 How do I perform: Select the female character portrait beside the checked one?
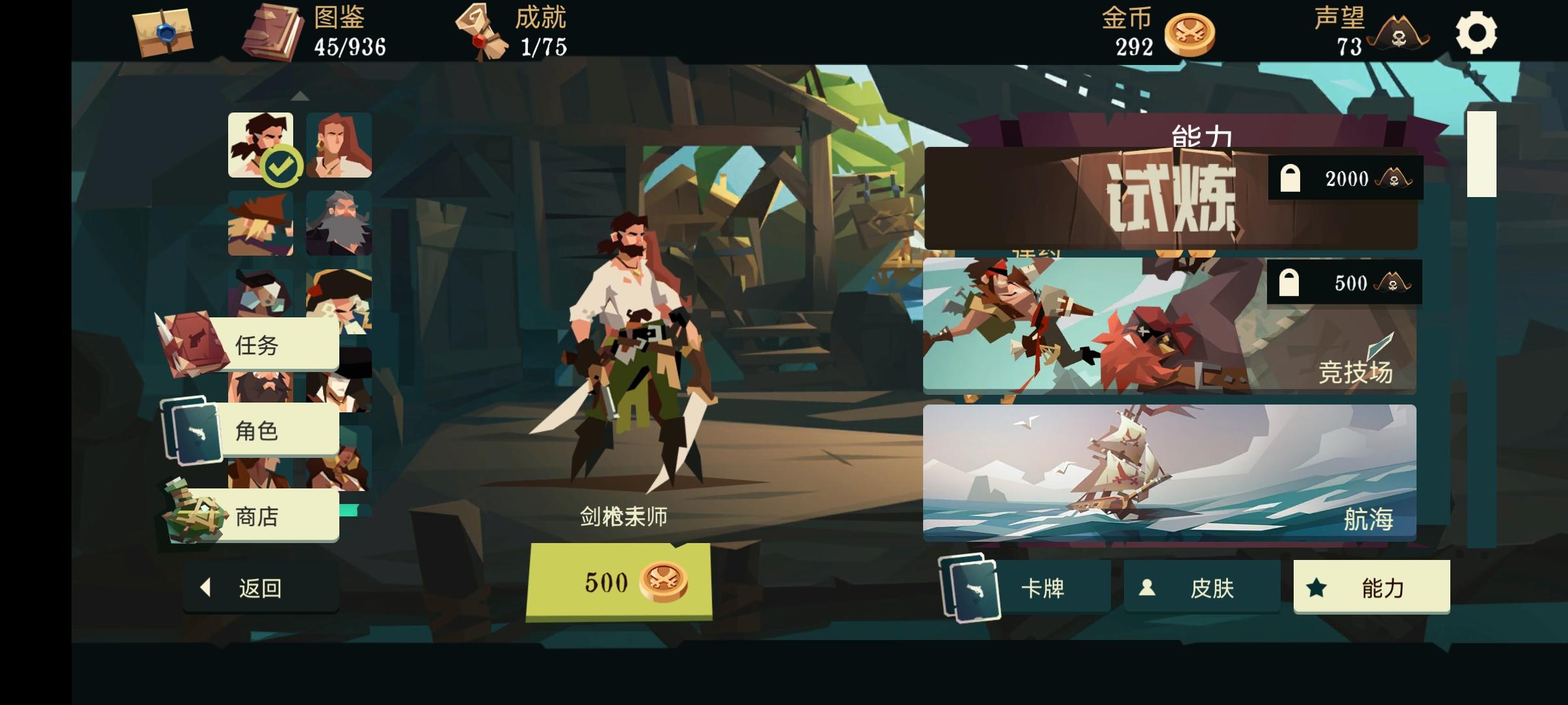[x=338, y=145]
